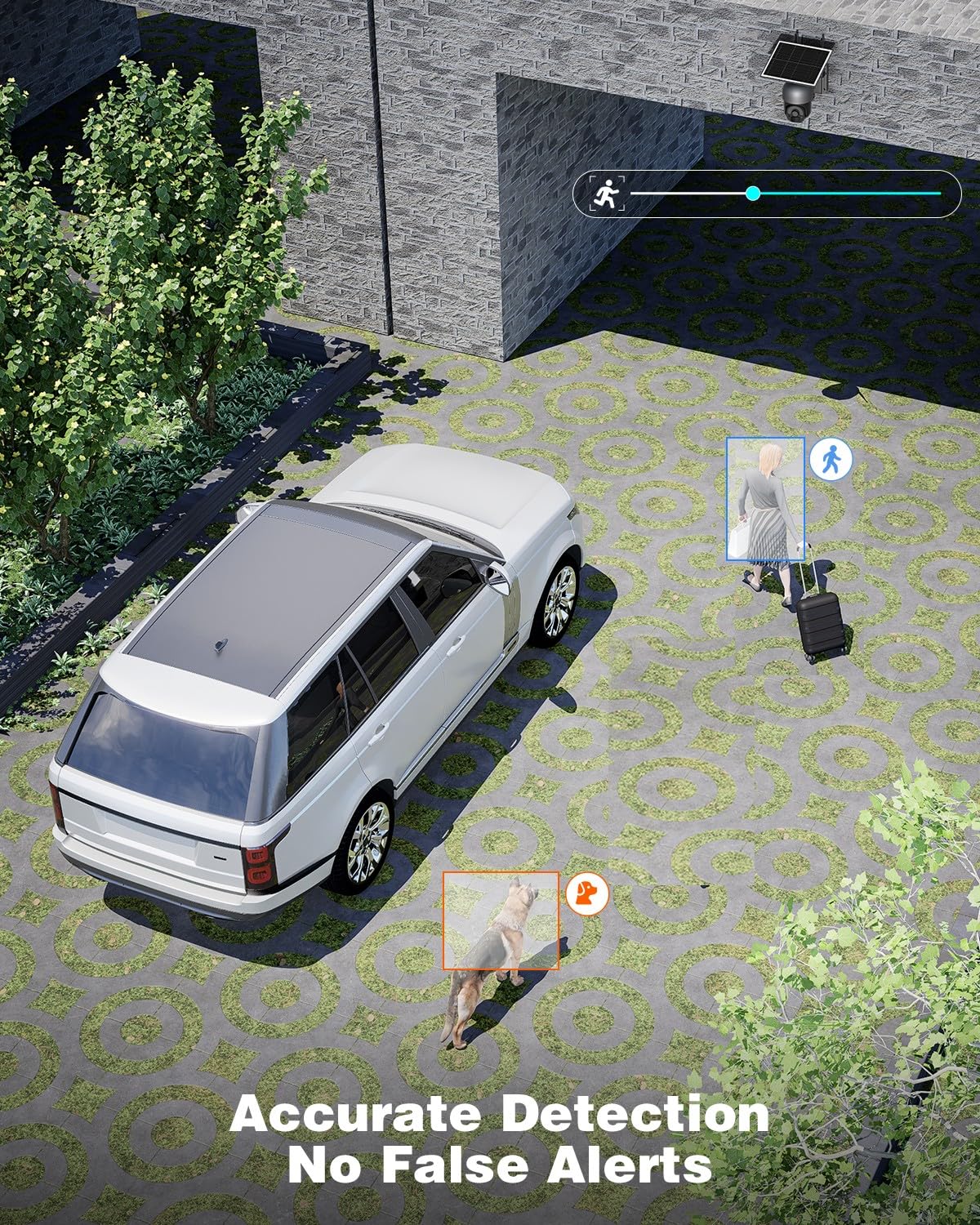980x1225 pixels.
Task: Click the blue walking person detection badge
Action: click(x=831, y=459)
